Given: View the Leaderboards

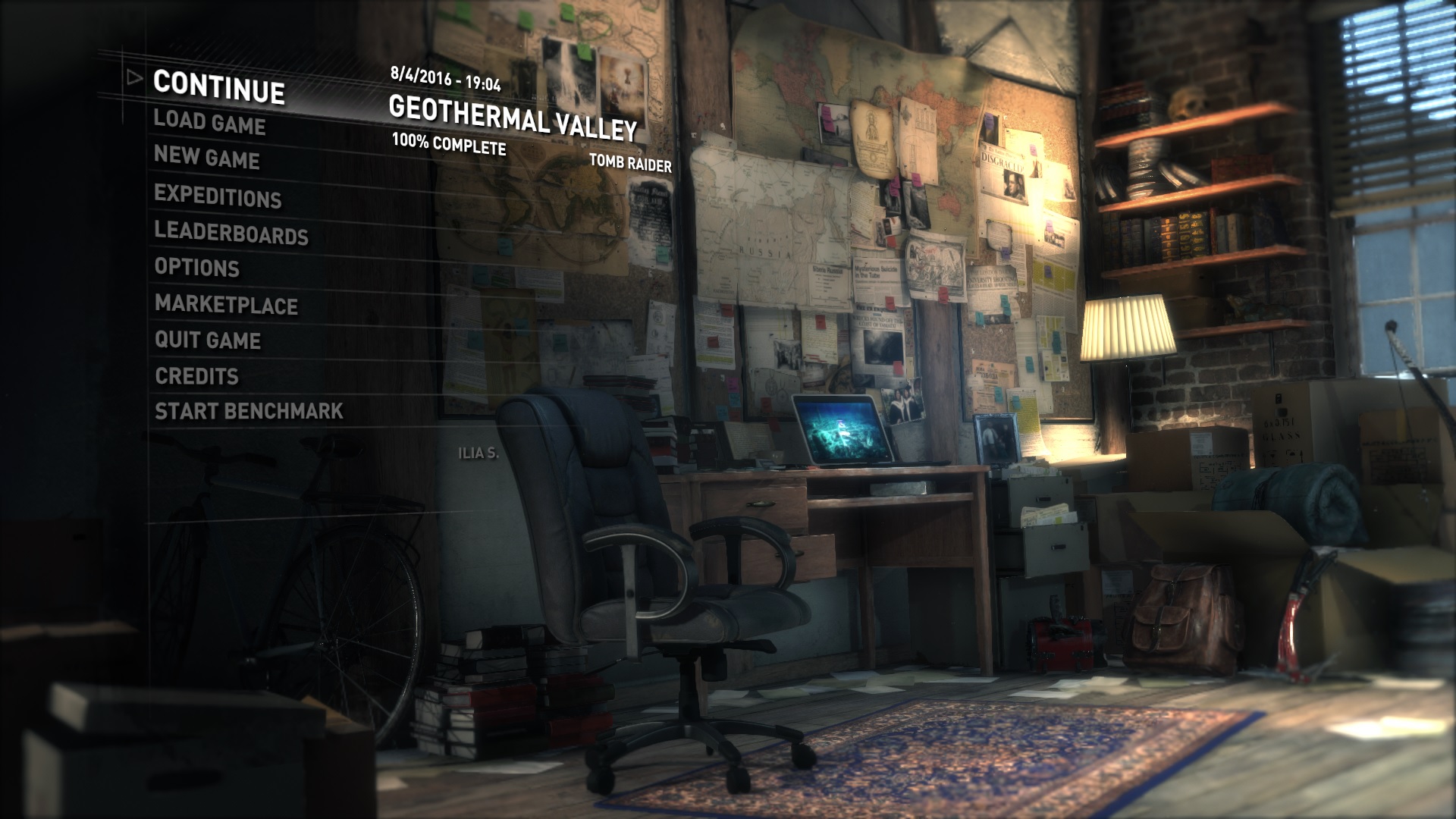Looking at the screenshot, I should [x=231, y=233].
